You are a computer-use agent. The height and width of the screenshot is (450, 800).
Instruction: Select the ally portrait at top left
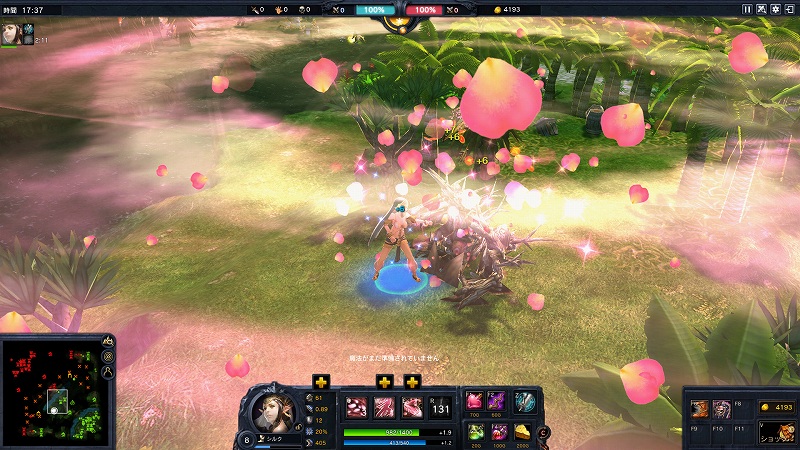pyautogui.click(x=12, y=32)
